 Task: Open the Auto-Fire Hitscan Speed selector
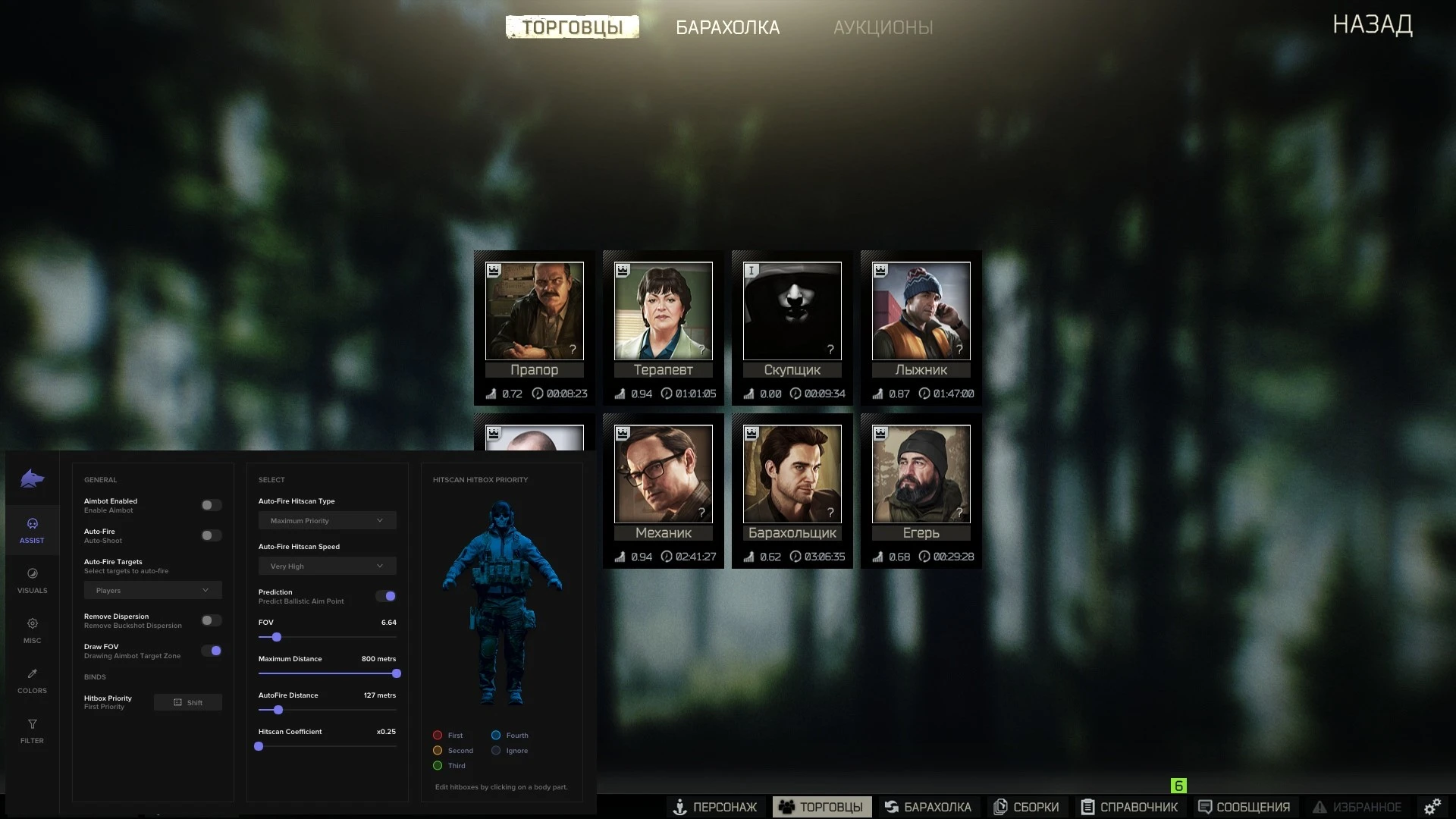tap(327, 566)
